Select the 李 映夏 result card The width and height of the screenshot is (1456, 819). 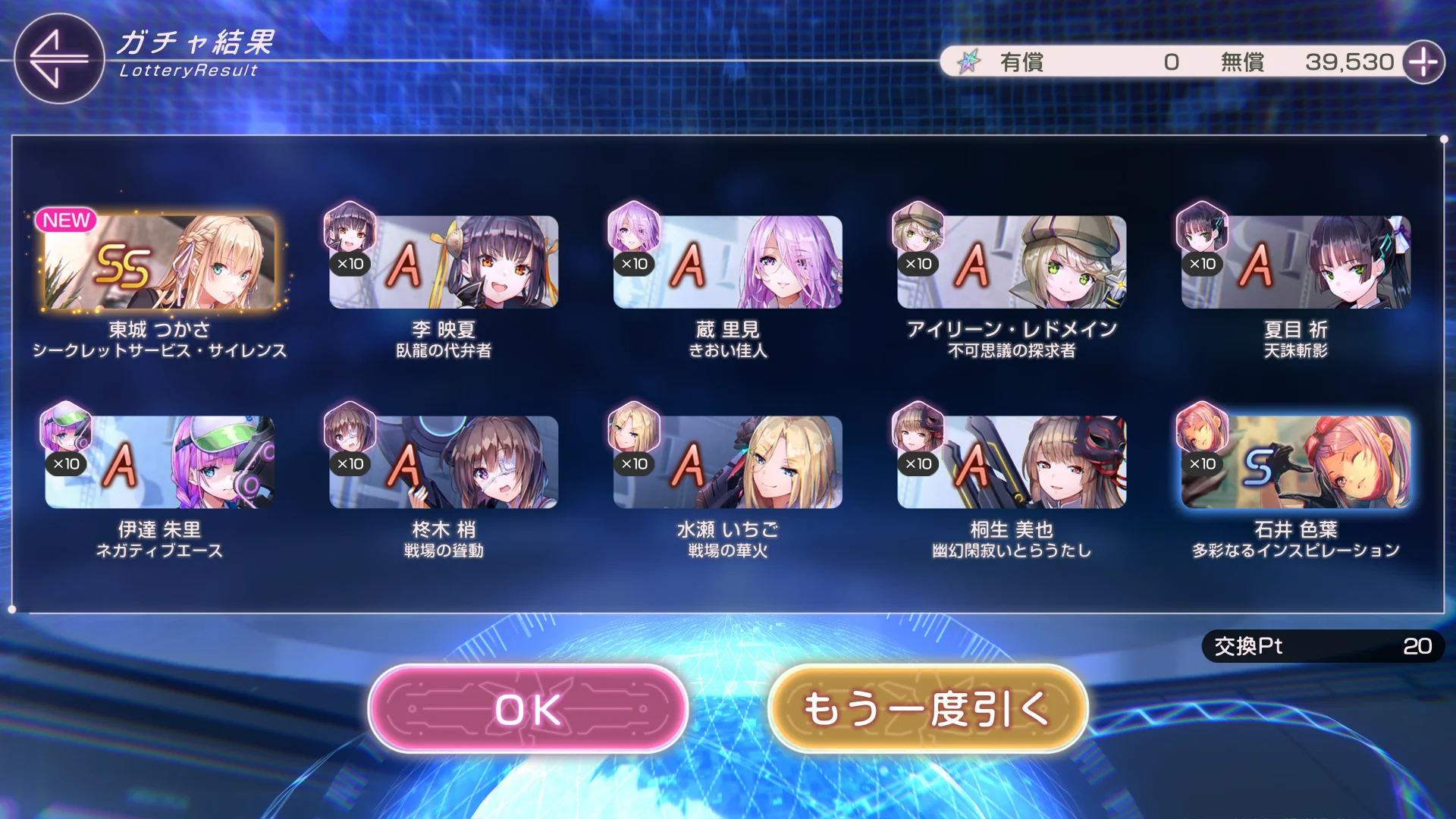point(444,262)
